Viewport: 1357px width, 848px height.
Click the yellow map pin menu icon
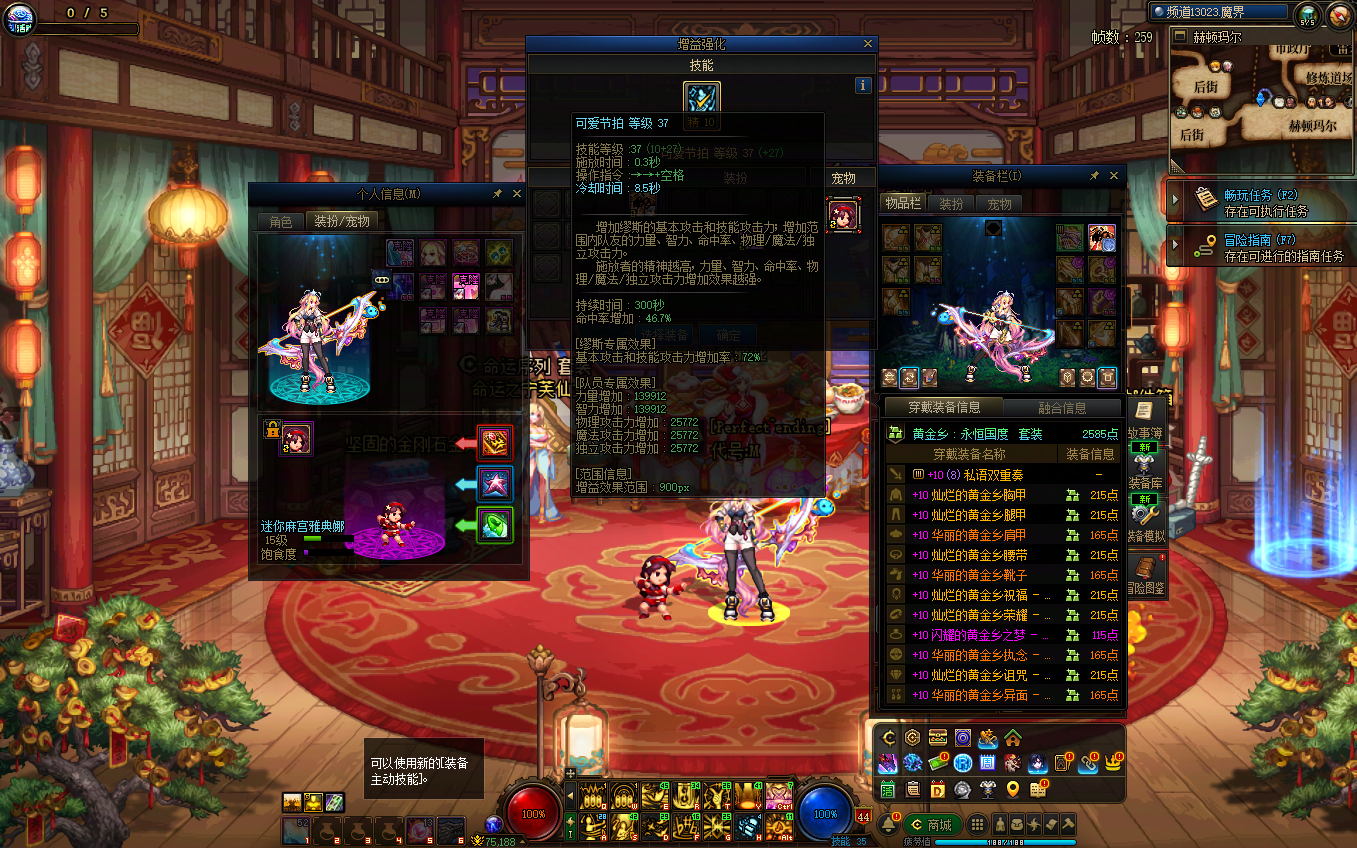point(1013,790)
